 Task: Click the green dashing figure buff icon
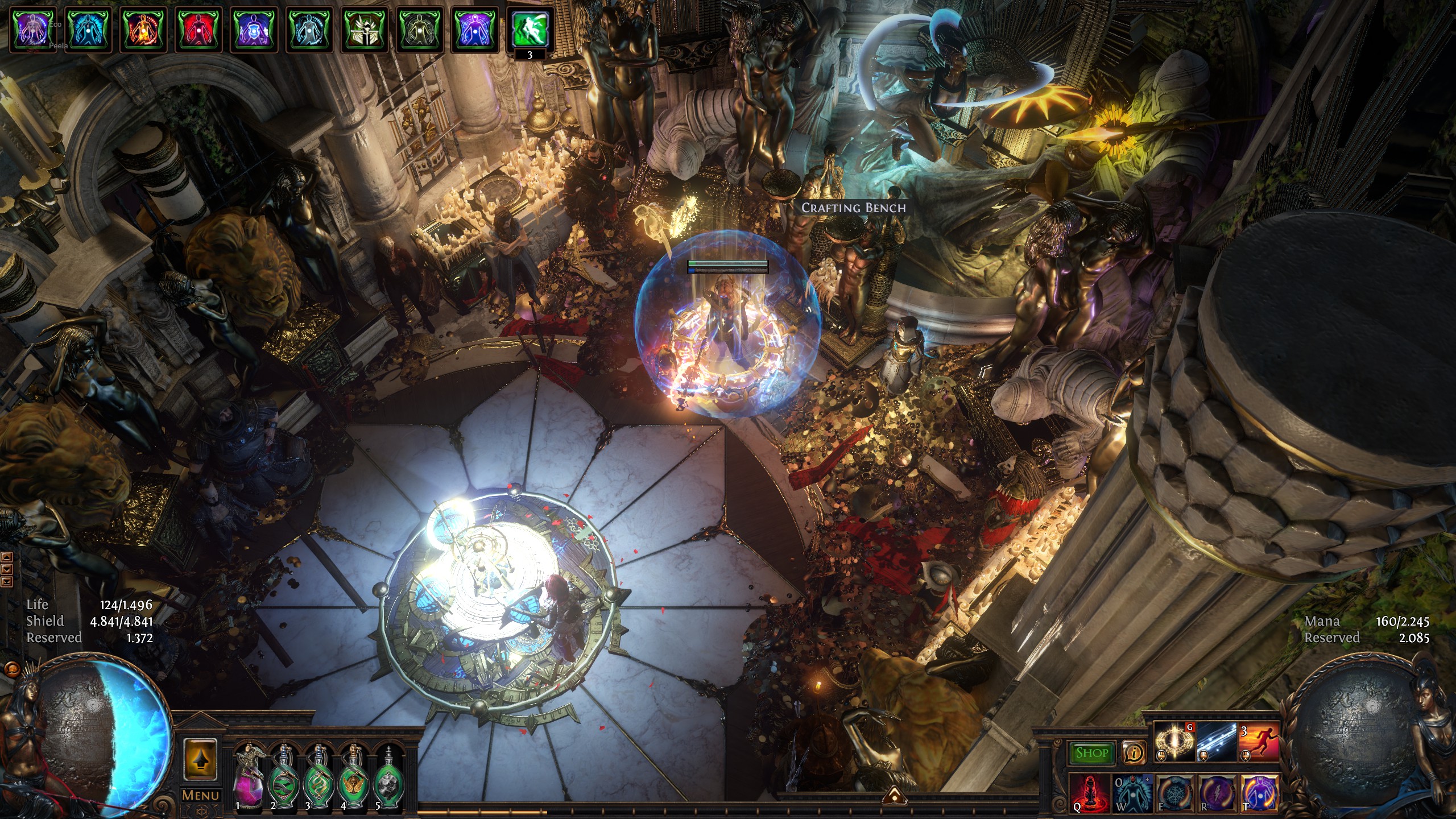pyautogui.click(x=530, y=29)
